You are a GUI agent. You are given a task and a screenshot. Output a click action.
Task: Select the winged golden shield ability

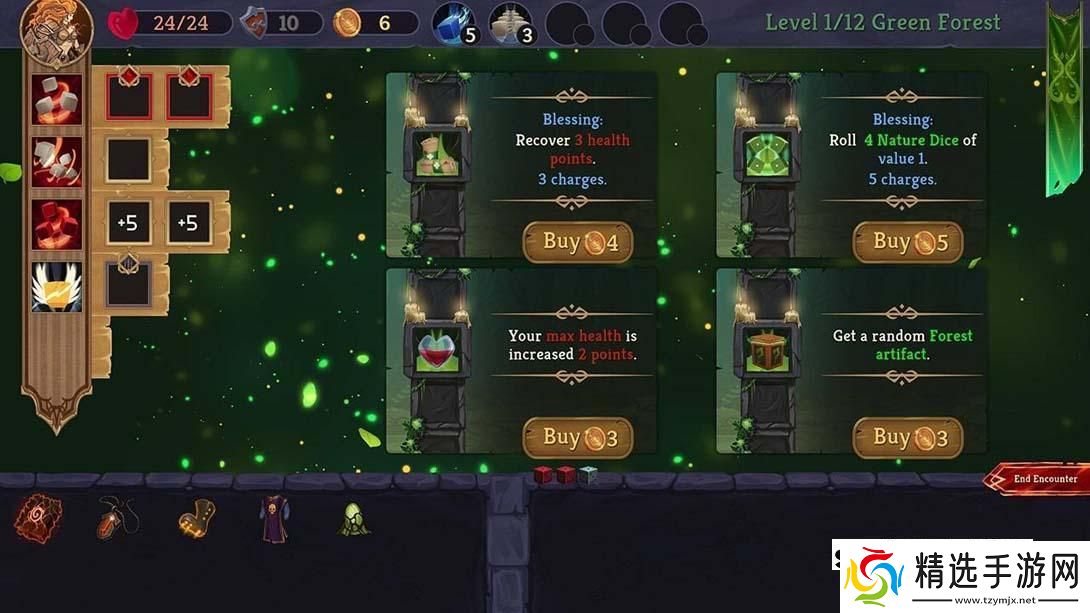(57, 286)
